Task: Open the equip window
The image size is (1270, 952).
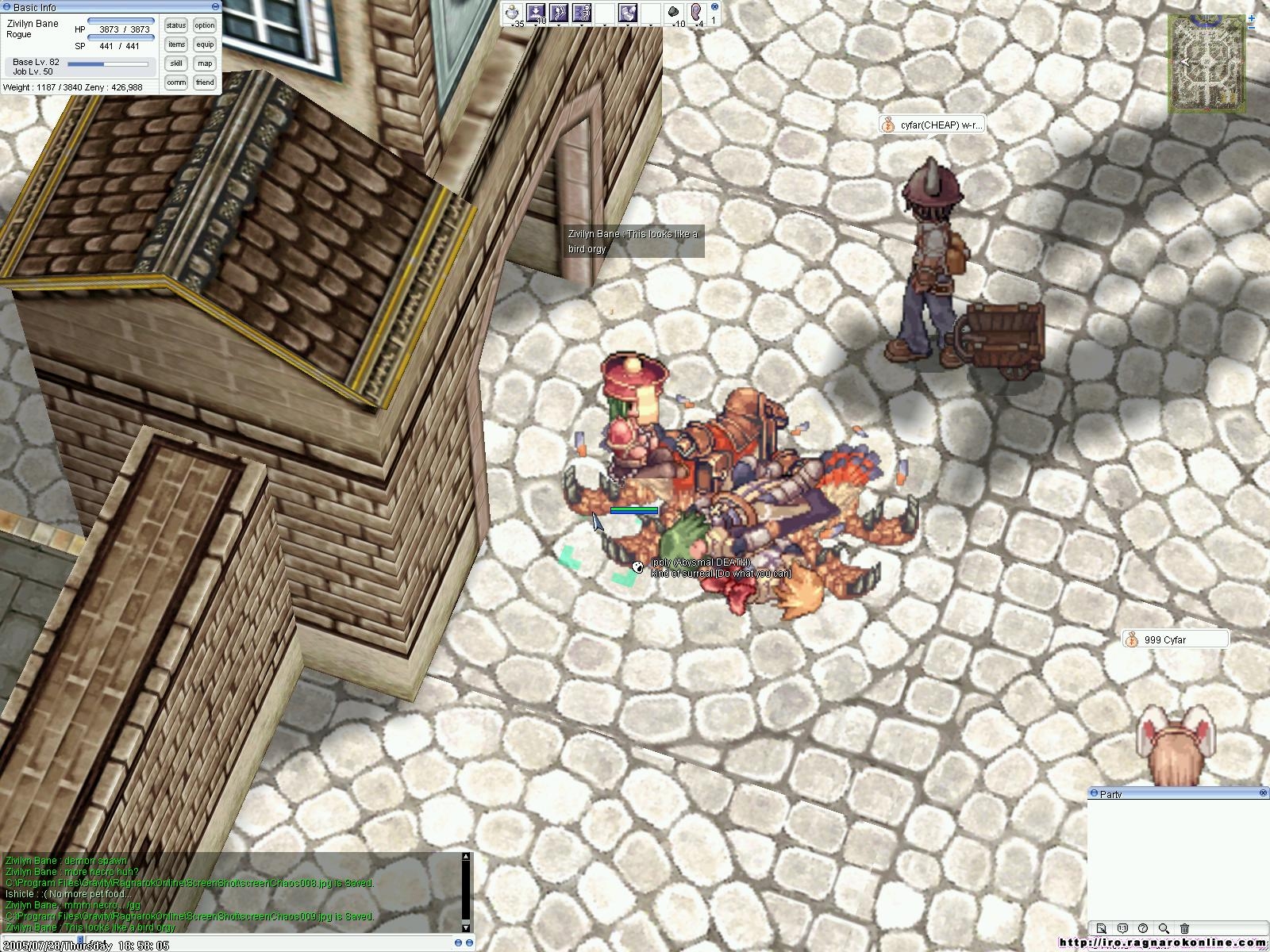Action: [205, 44]
